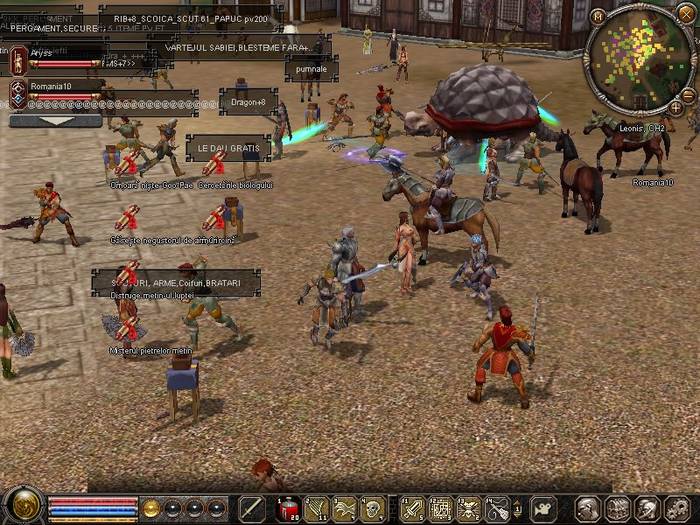Open the Cercetările biologului quest scroll

[214, 163]
